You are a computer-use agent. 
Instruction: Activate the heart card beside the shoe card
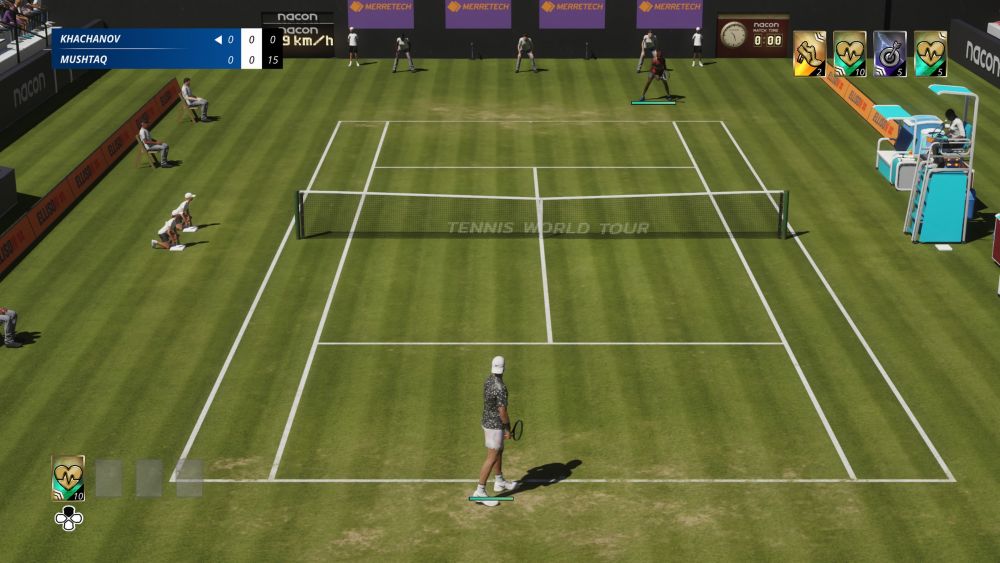849,53
